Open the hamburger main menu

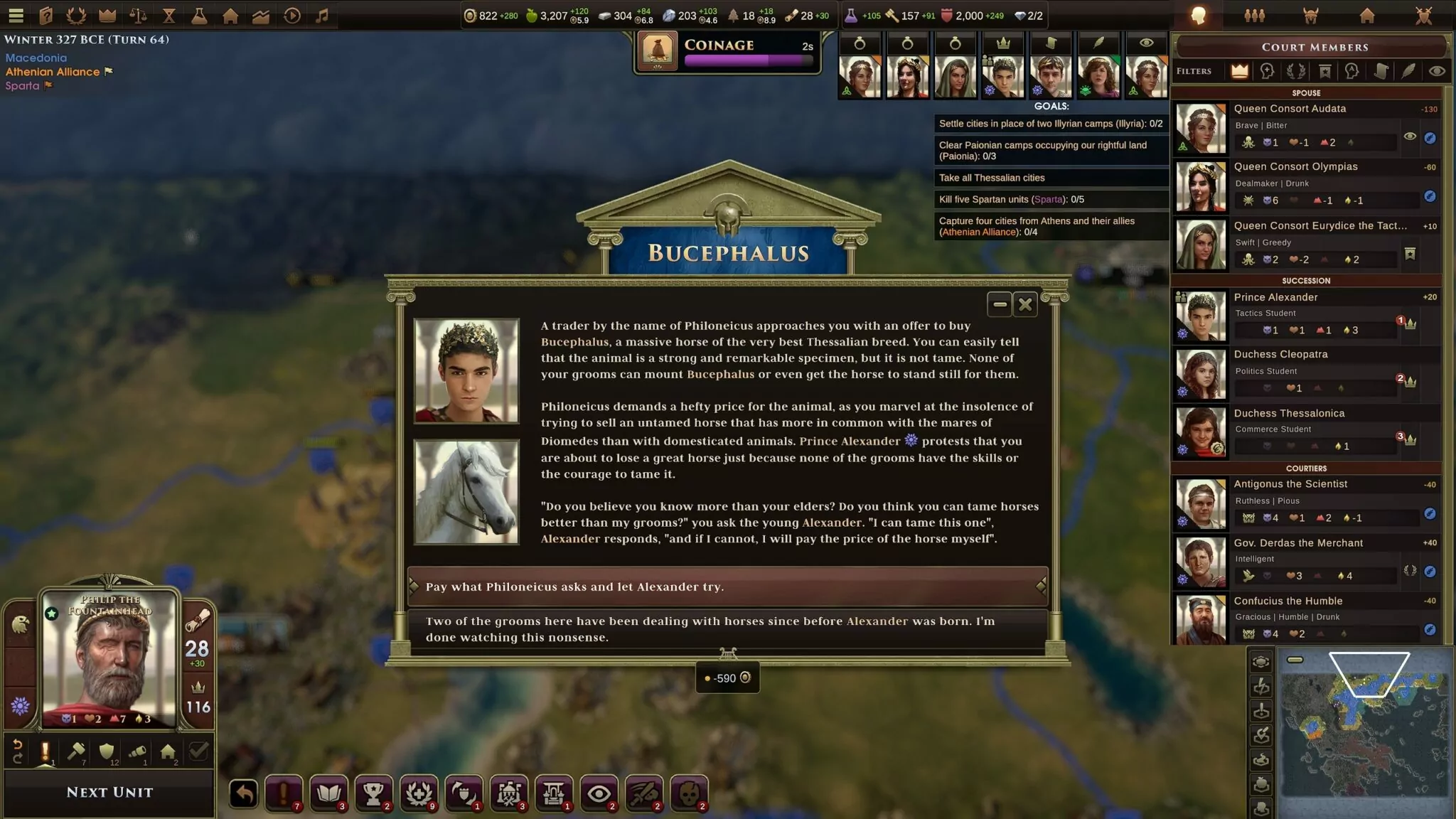(16, 15)
